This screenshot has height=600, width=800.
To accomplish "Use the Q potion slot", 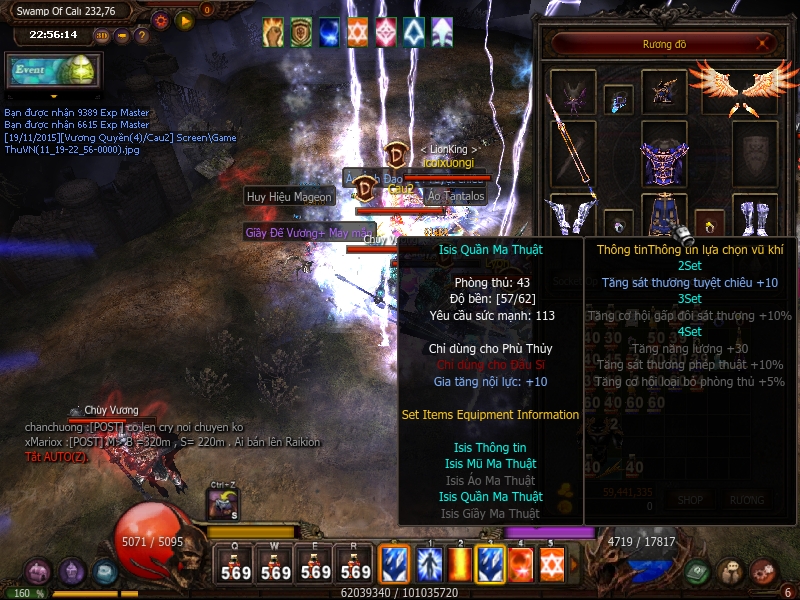I will tap(236, 567).
